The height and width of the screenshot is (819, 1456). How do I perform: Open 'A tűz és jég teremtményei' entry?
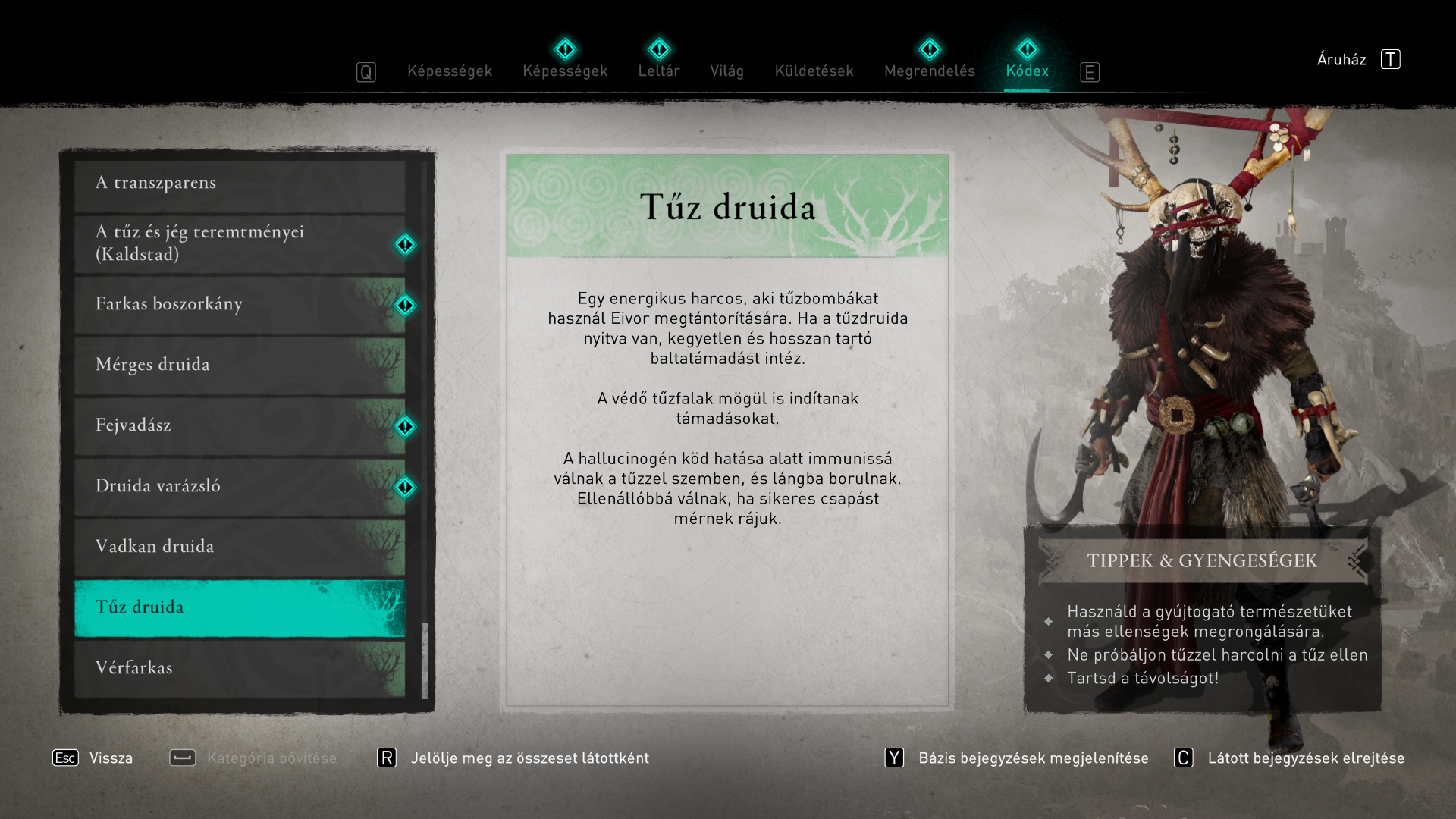pos(240,243)
